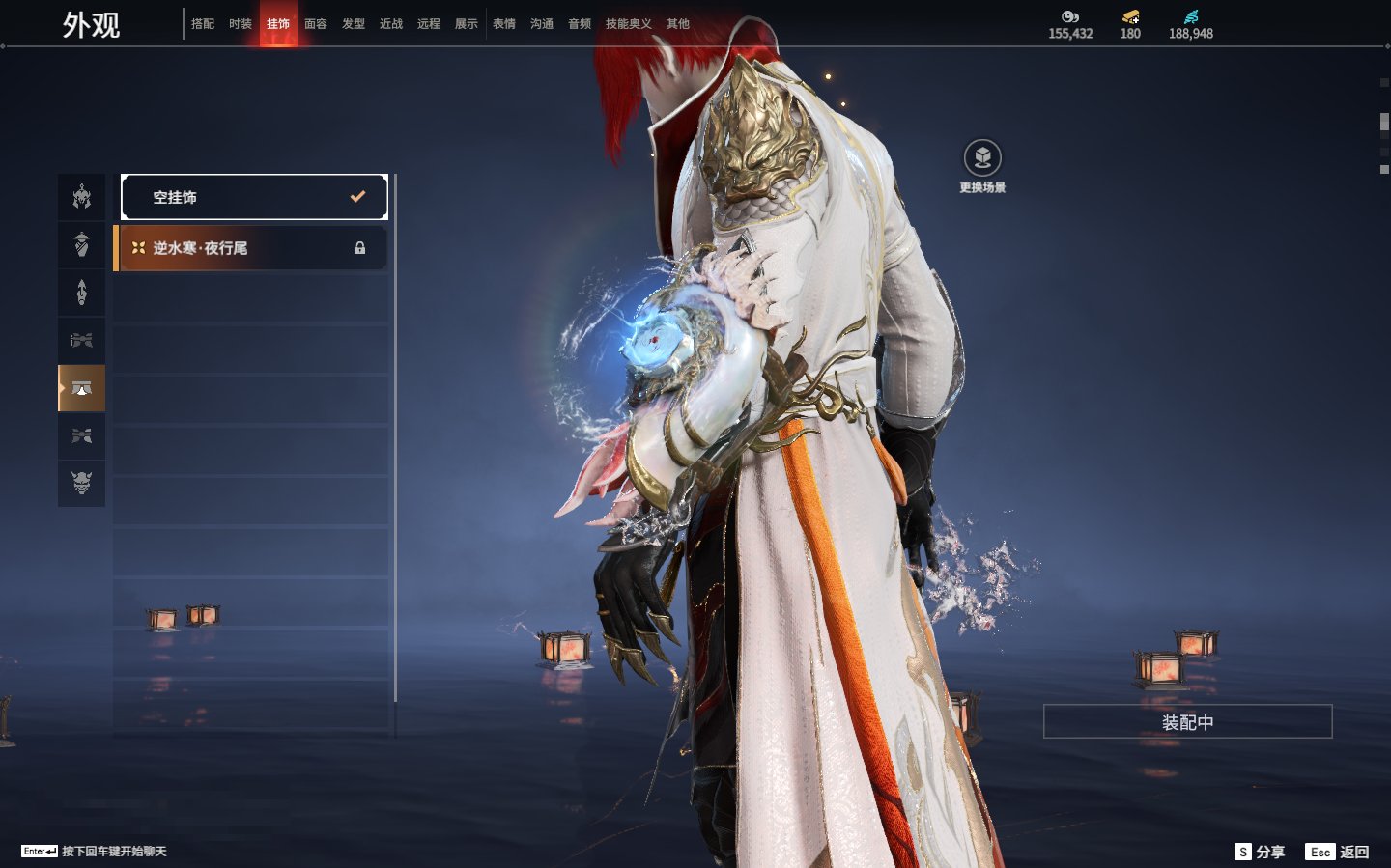This screenshot has width=1391, height=868.
Task: Choose the helmet head accessory category
Action: [x=82, y=197]
